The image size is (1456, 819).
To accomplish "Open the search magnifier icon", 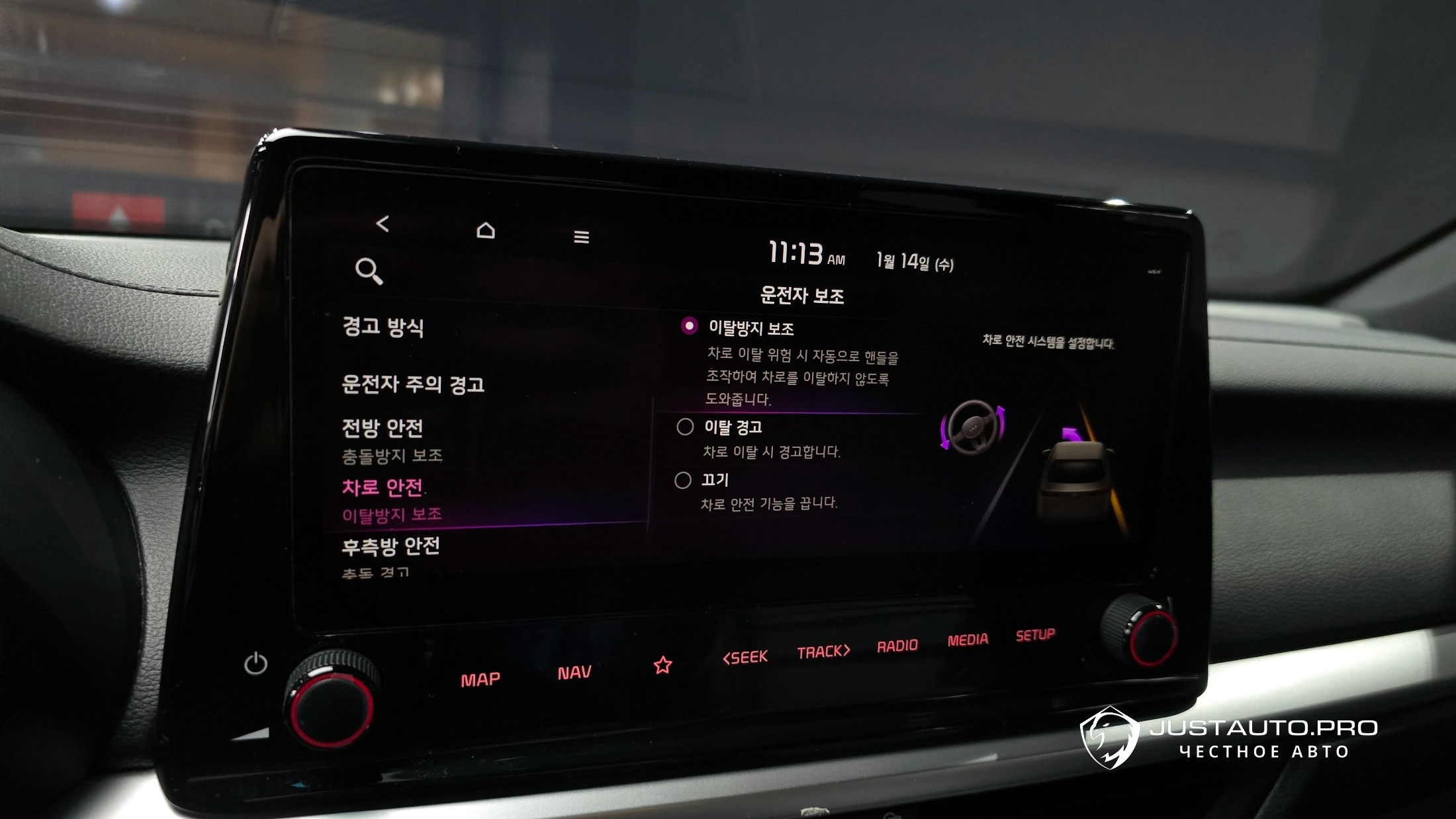I will tap(369, 271).
